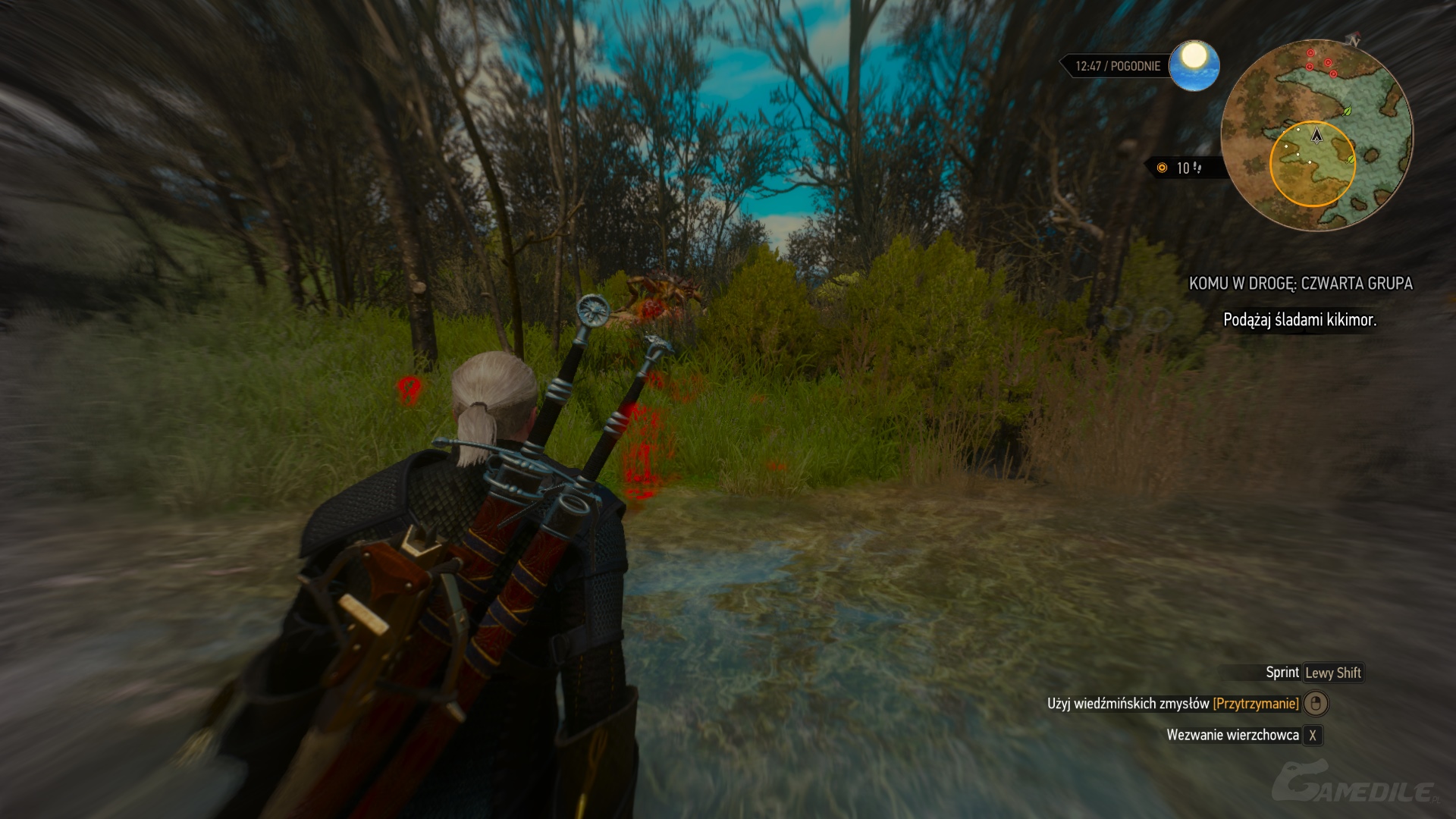This screenshot has height=819, width=1456.
Task: Click the sunny weather icon
Action: tap(1194, 66)
